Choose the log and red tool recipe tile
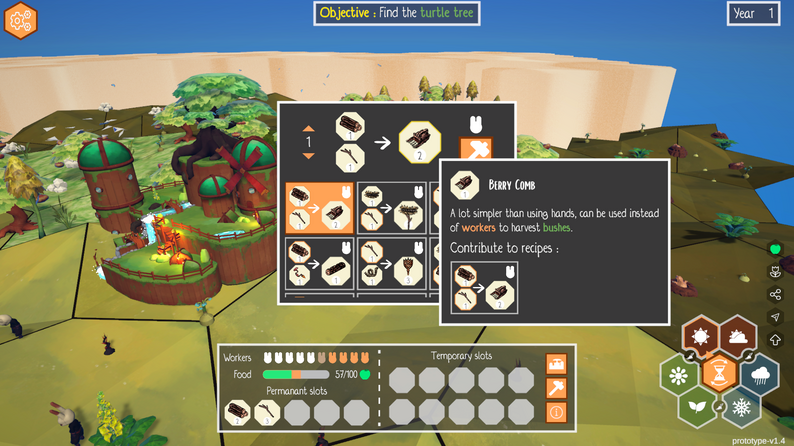The image size is (794, 446). 318,261
